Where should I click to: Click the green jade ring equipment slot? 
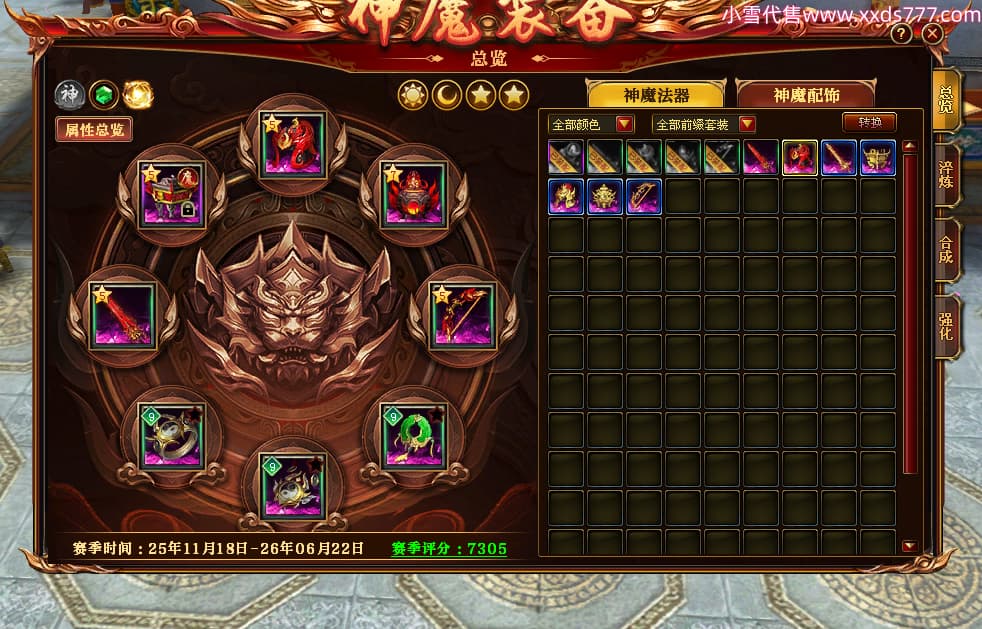pos(412,436)
